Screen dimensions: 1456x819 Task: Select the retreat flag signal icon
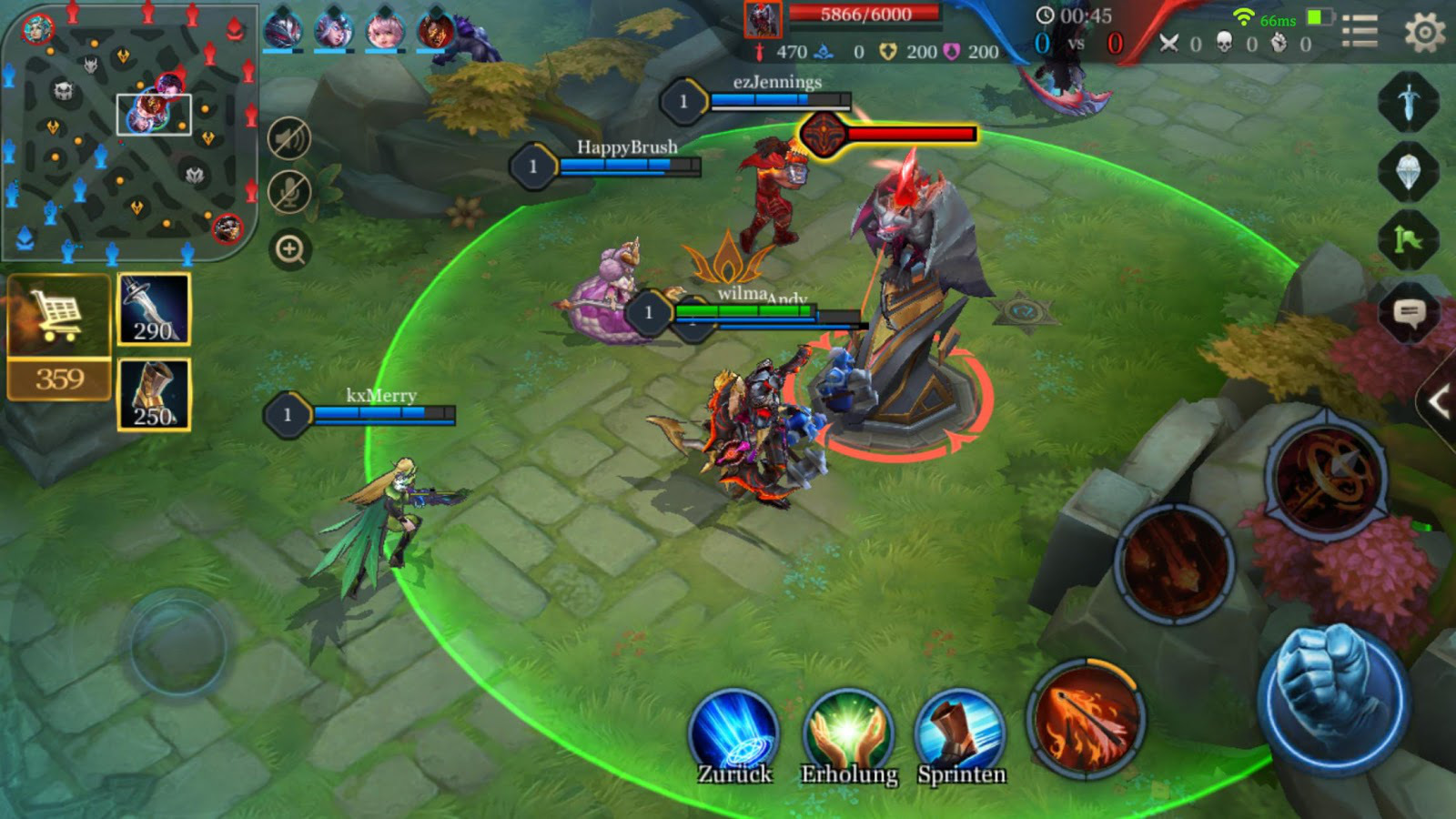click(x=1409, y=239)
